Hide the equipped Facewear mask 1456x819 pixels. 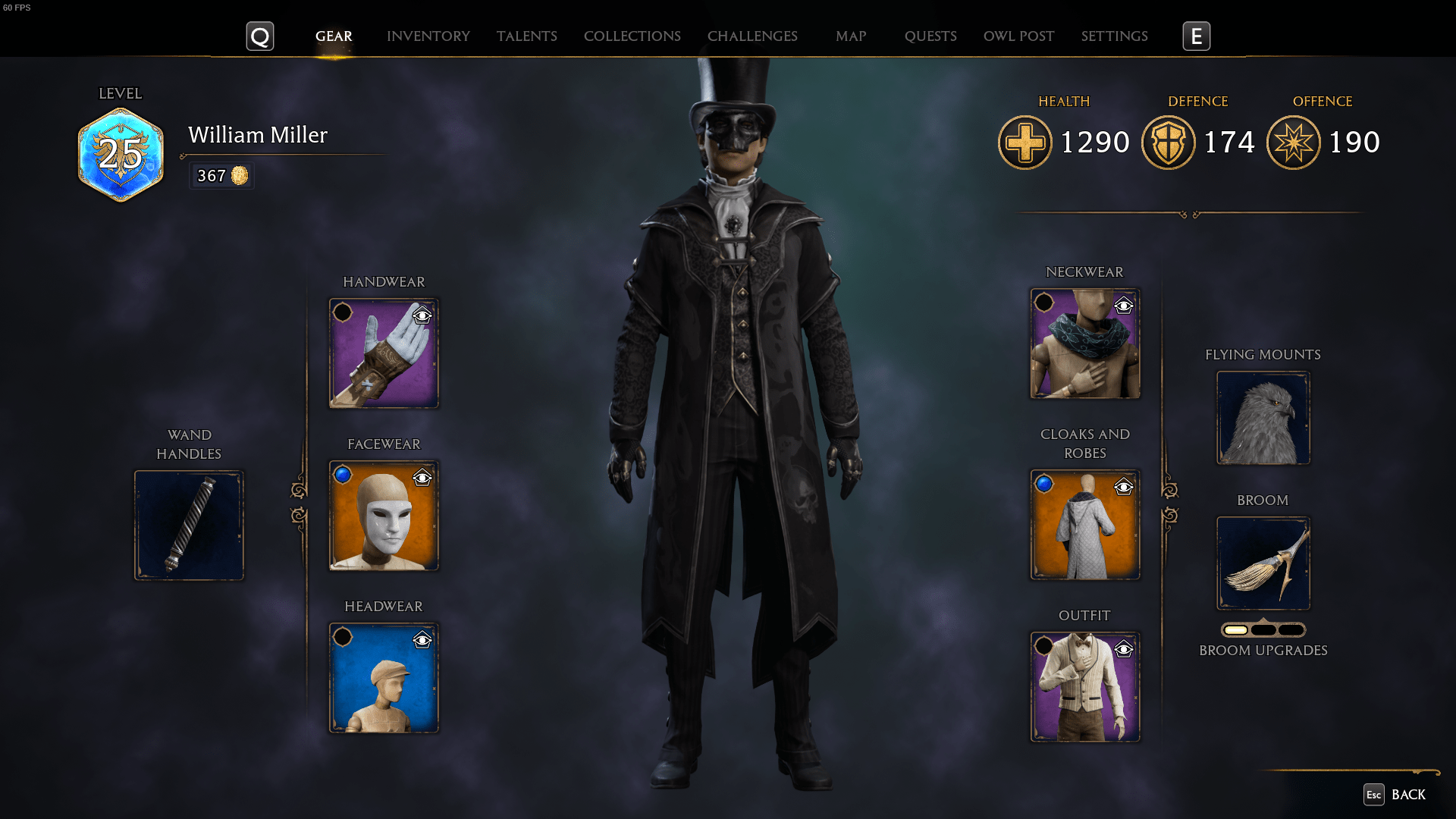pos(422,479)
